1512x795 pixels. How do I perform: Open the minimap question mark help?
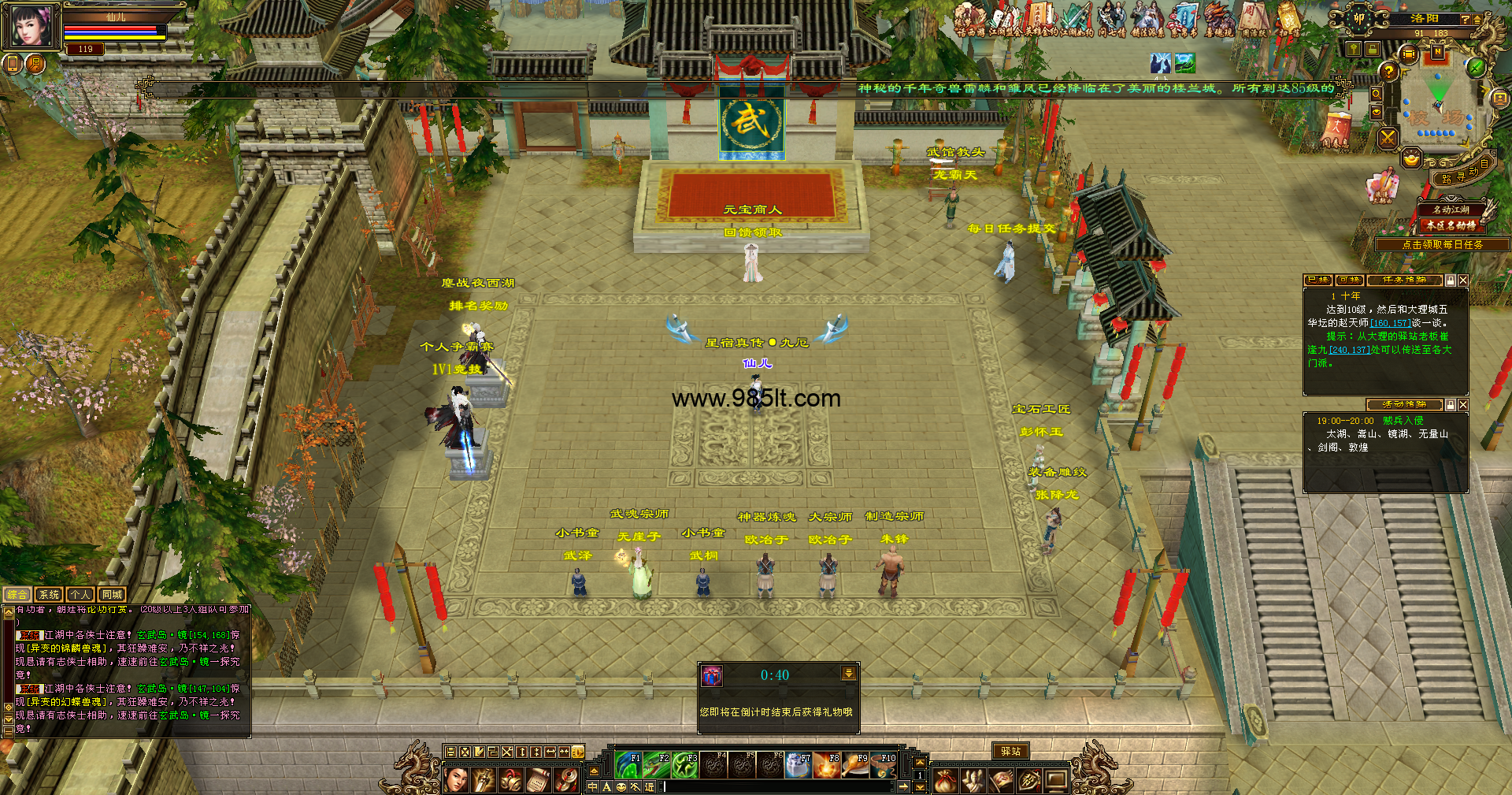1388,72
